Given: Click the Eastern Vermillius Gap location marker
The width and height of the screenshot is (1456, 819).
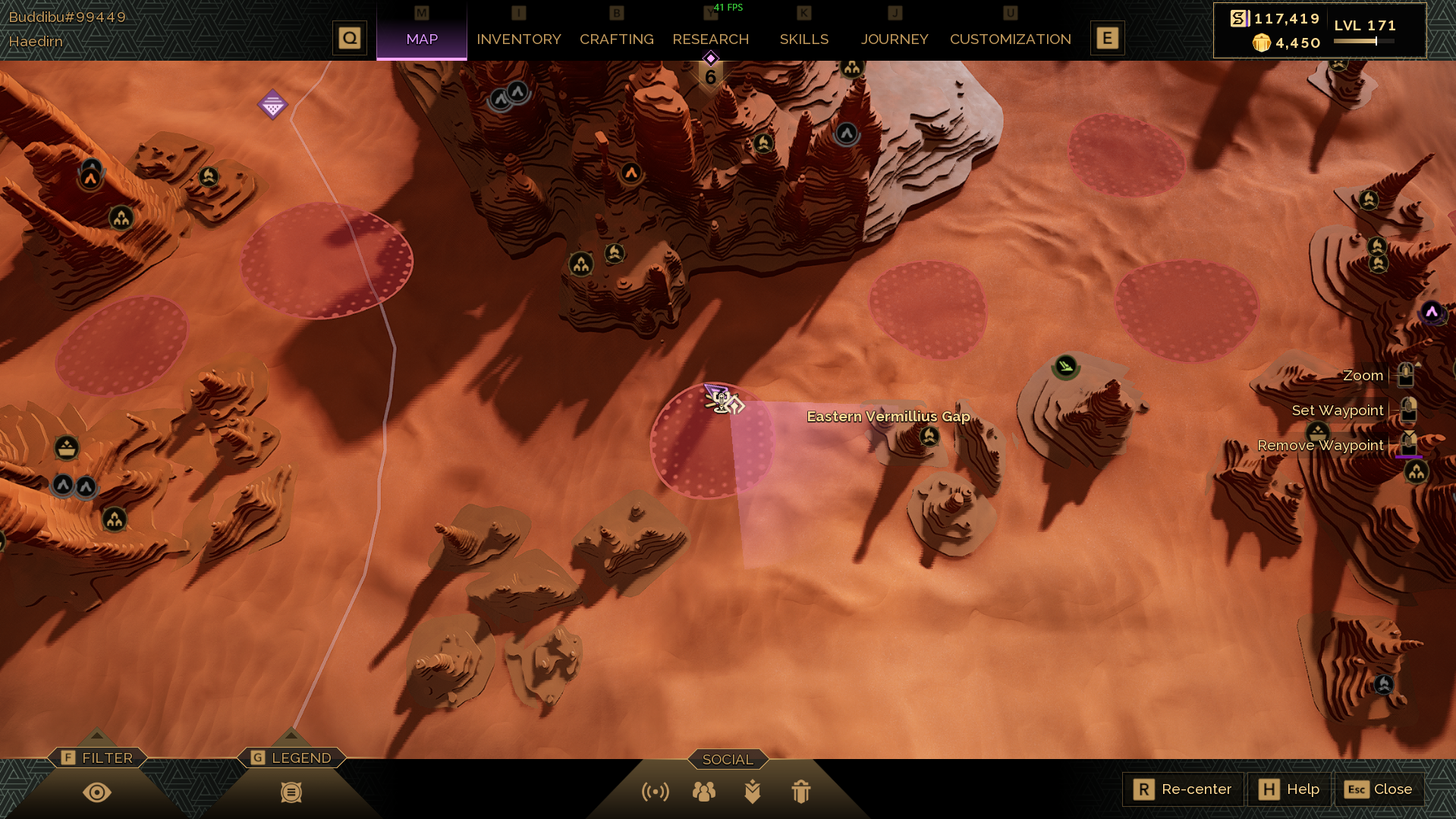Looking at the screenshot, I should (929, 436).
